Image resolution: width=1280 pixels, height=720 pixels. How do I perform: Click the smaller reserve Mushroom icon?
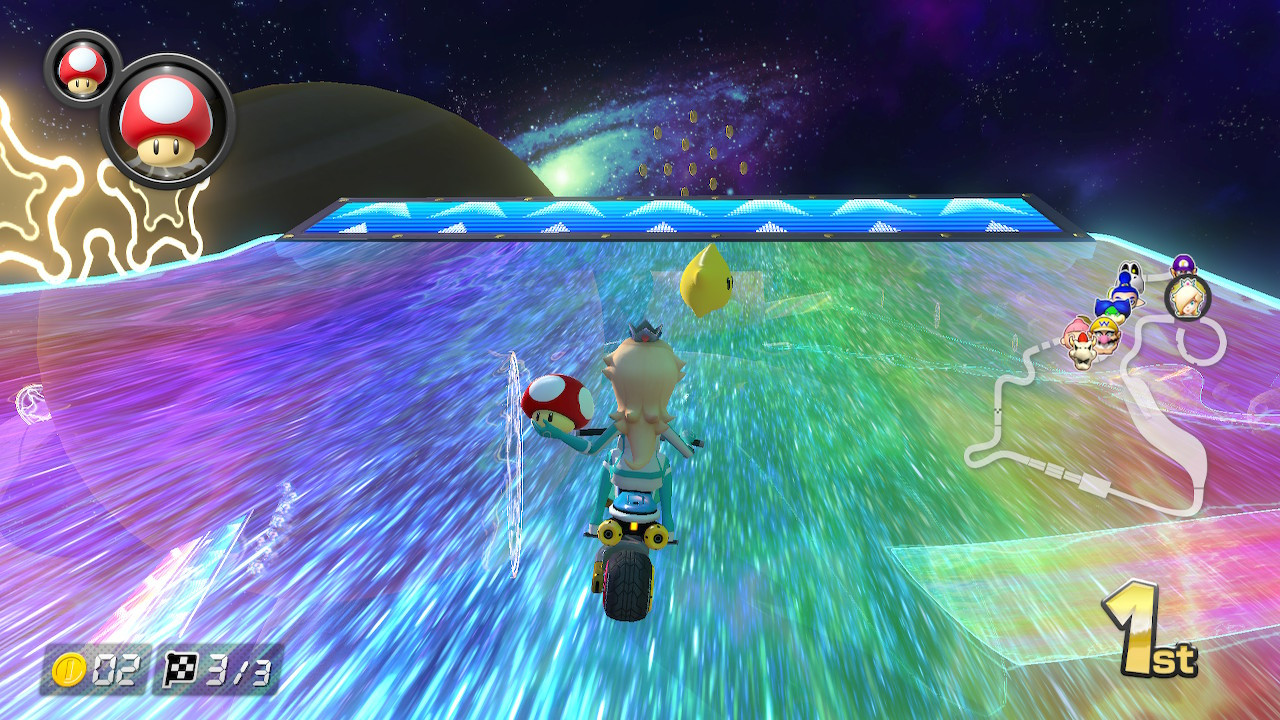tap(82, 72)
